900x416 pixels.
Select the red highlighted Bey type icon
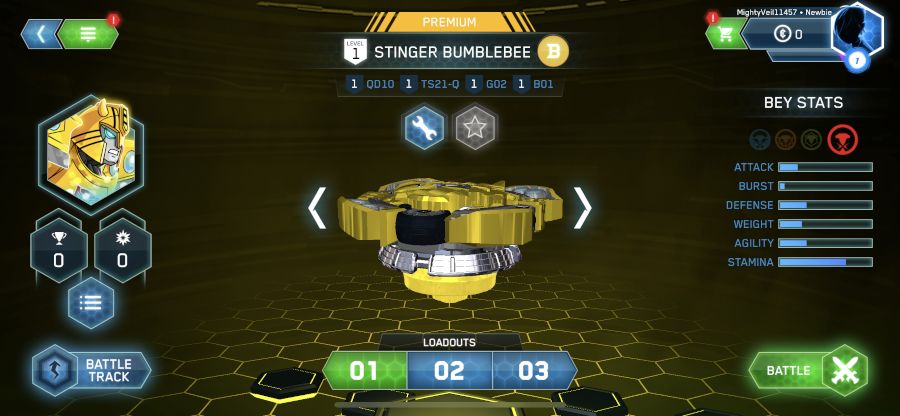point(843,139)
